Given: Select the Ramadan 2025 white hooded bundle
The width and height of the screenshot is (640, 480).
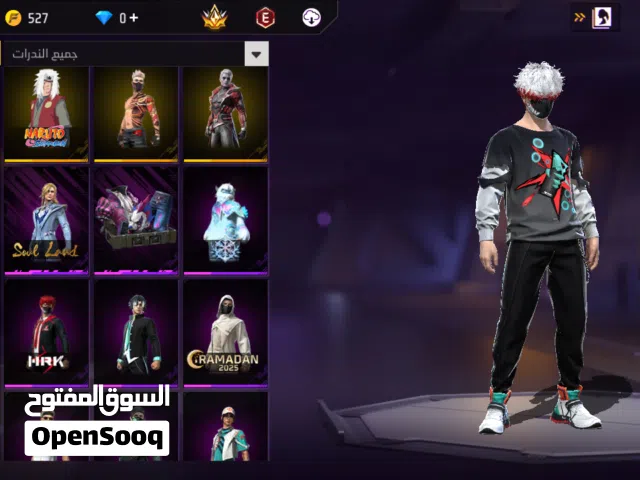Looking at the screenshot, I should (x=225, y=332).
